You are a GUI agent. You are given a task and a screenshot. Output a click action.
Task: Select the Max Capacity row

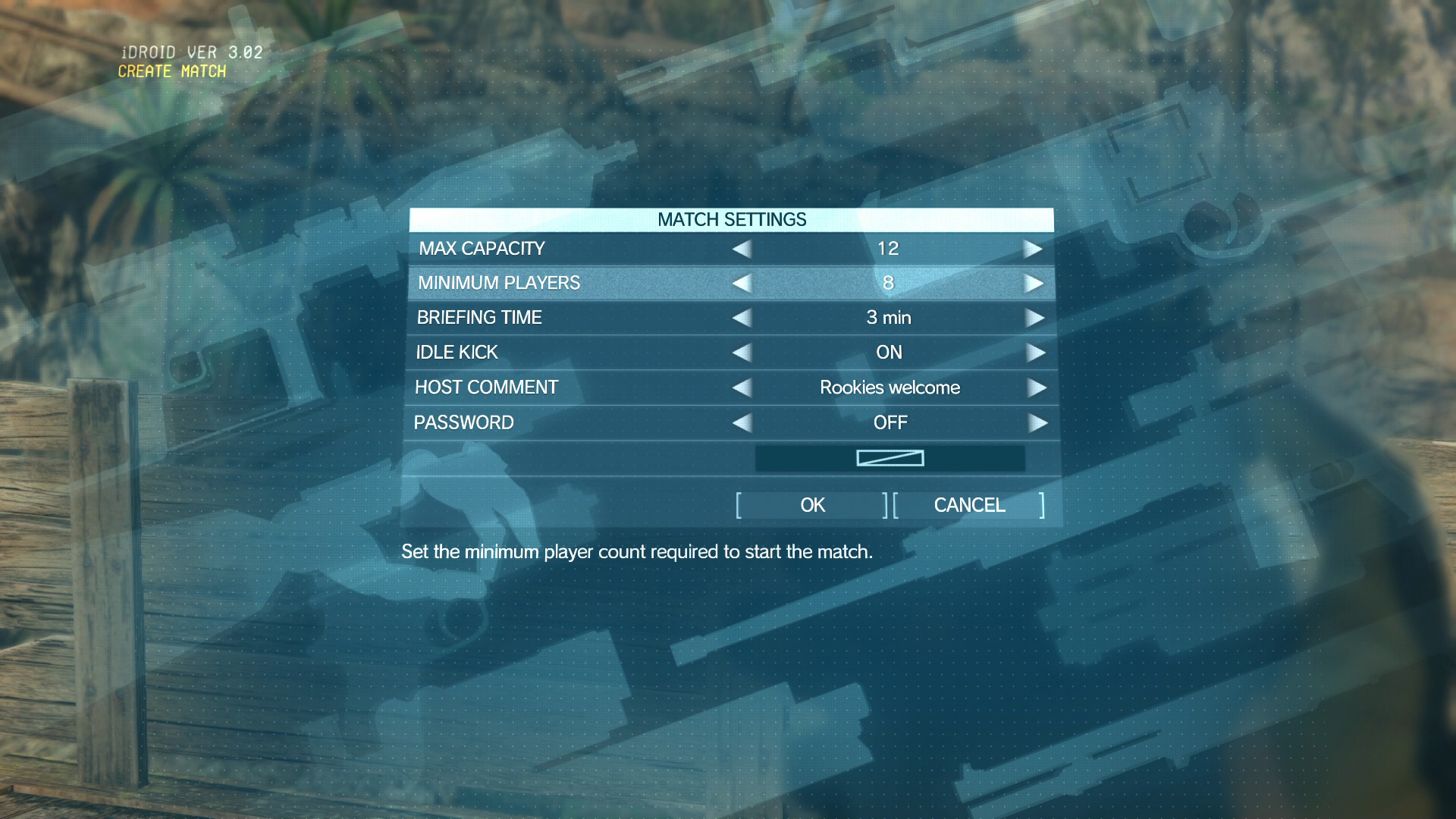click(x=531, y=249)
